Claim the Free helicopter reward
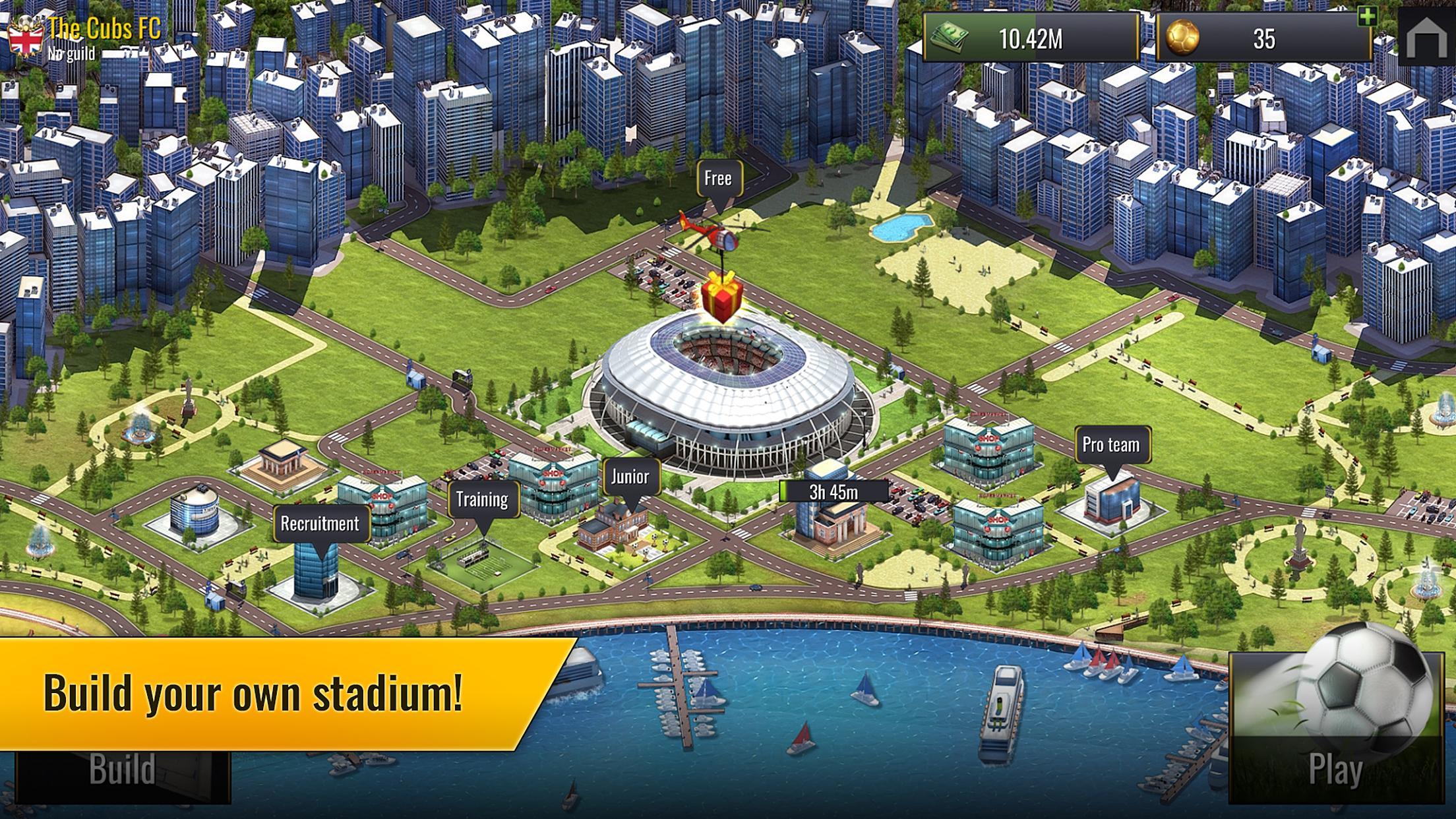Screen dimensions: 1456x819 [x=718, y=178]
